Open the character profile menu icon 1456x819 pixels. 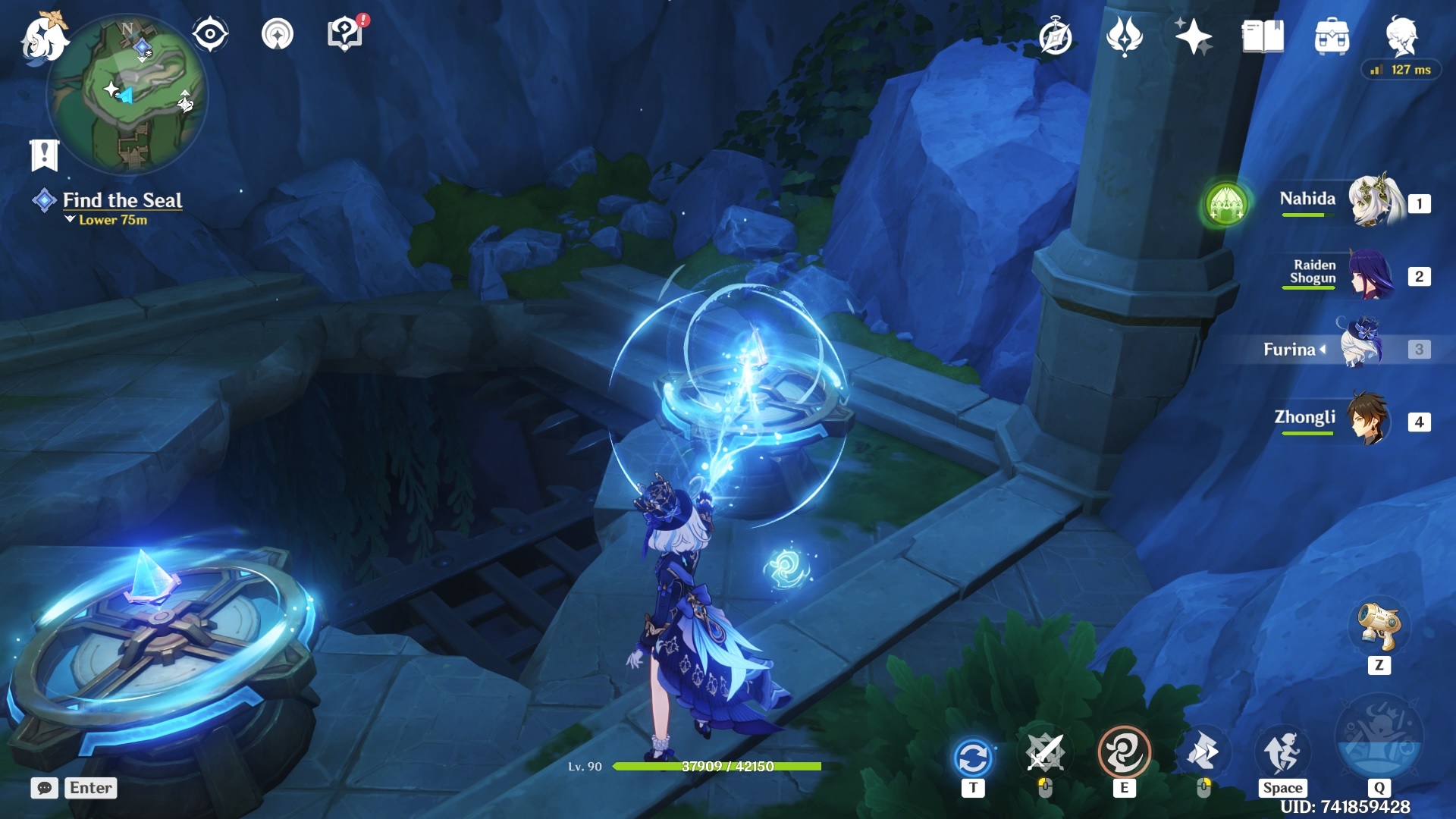point(1401,36)
